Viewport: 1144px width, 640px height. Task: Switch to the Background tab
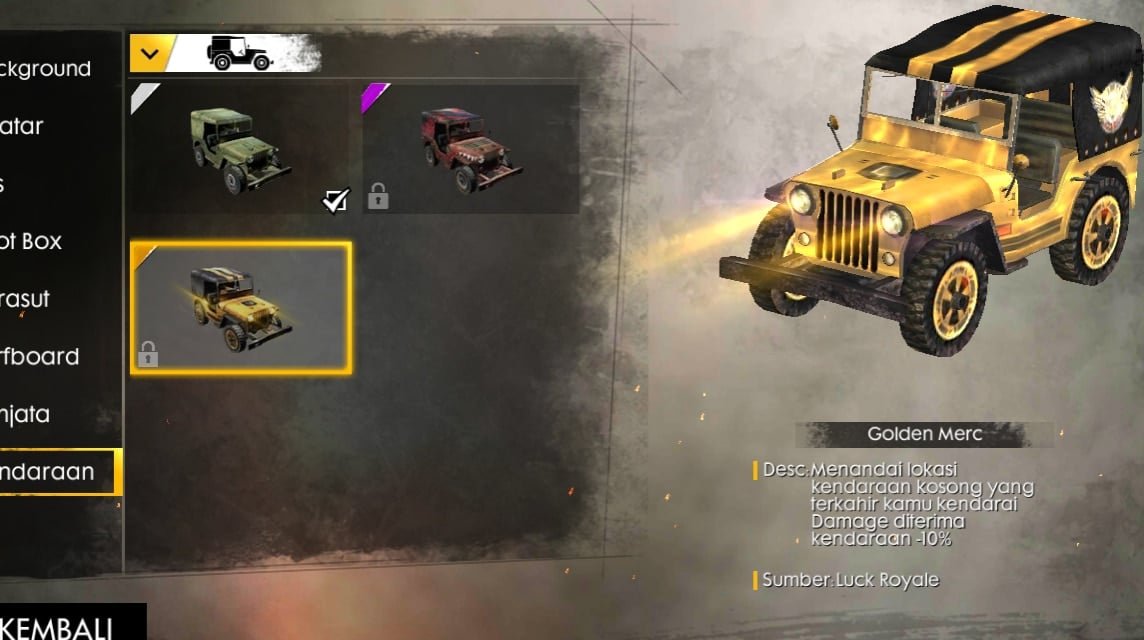pos(50,69)
